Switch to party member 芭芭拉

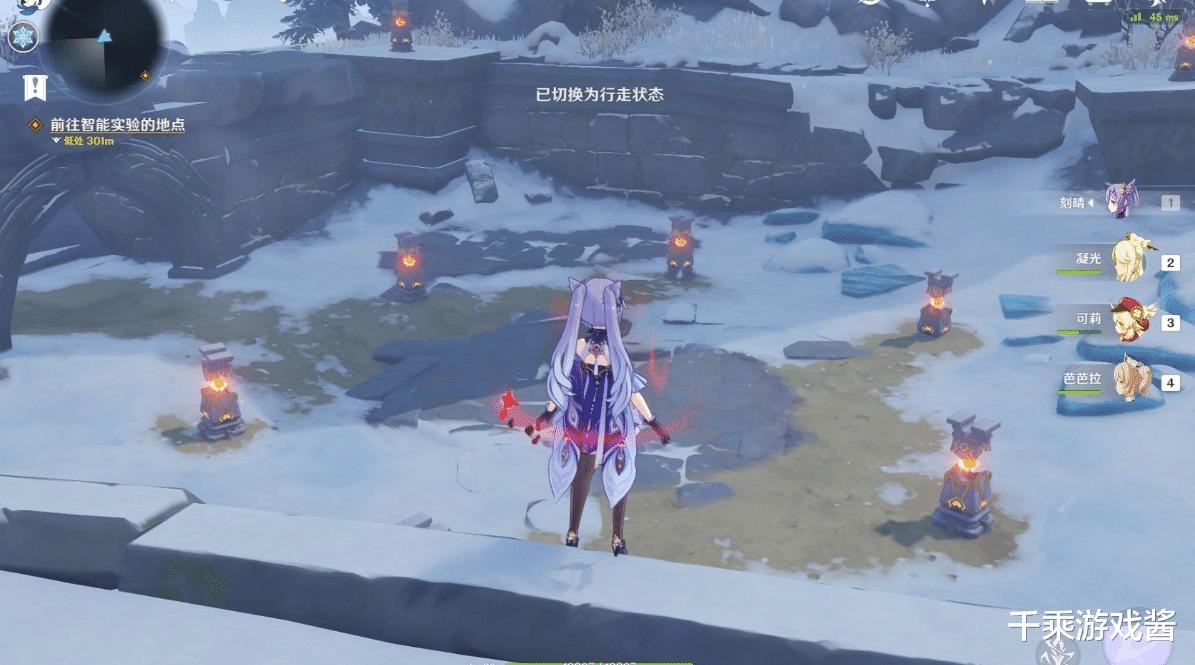1130,380
